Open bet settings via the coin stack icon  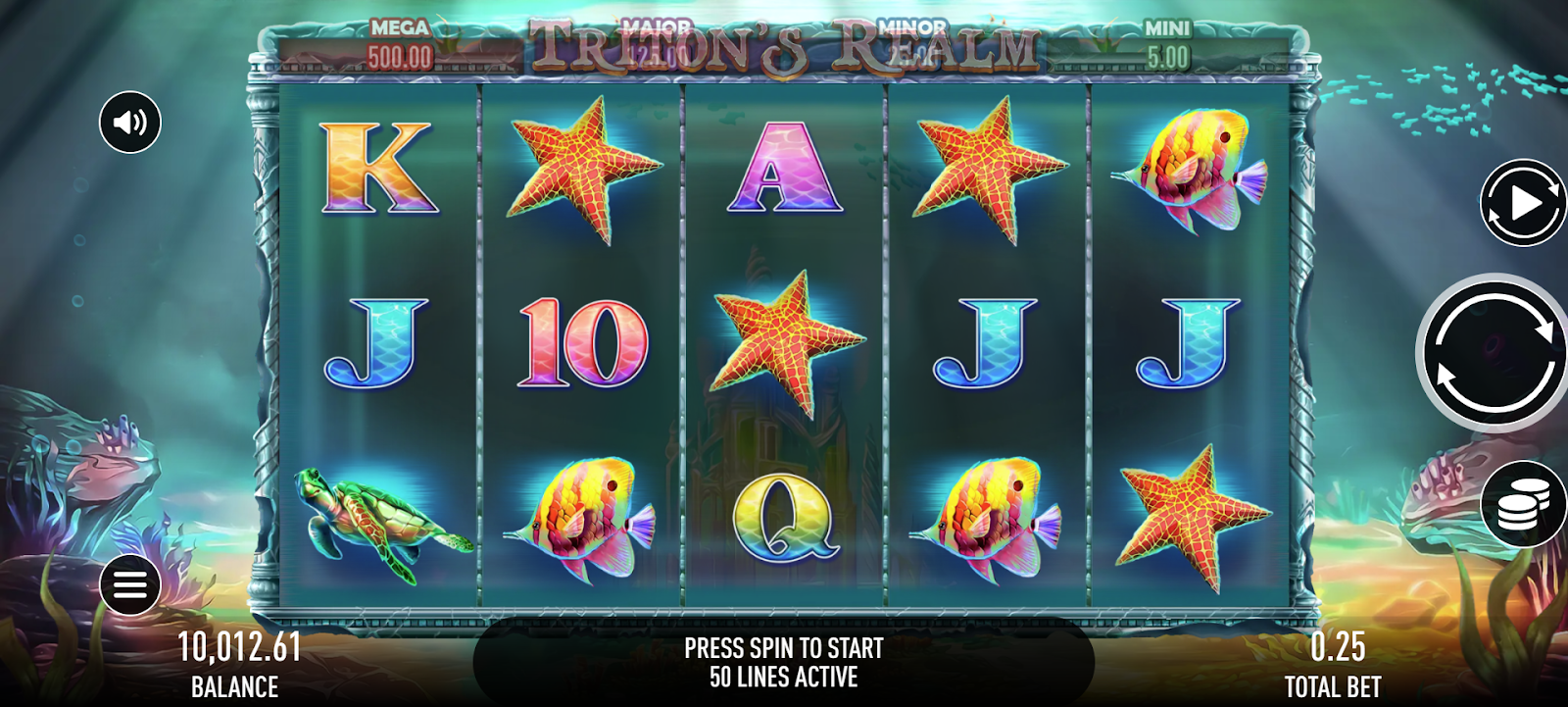coord(1522,505)
